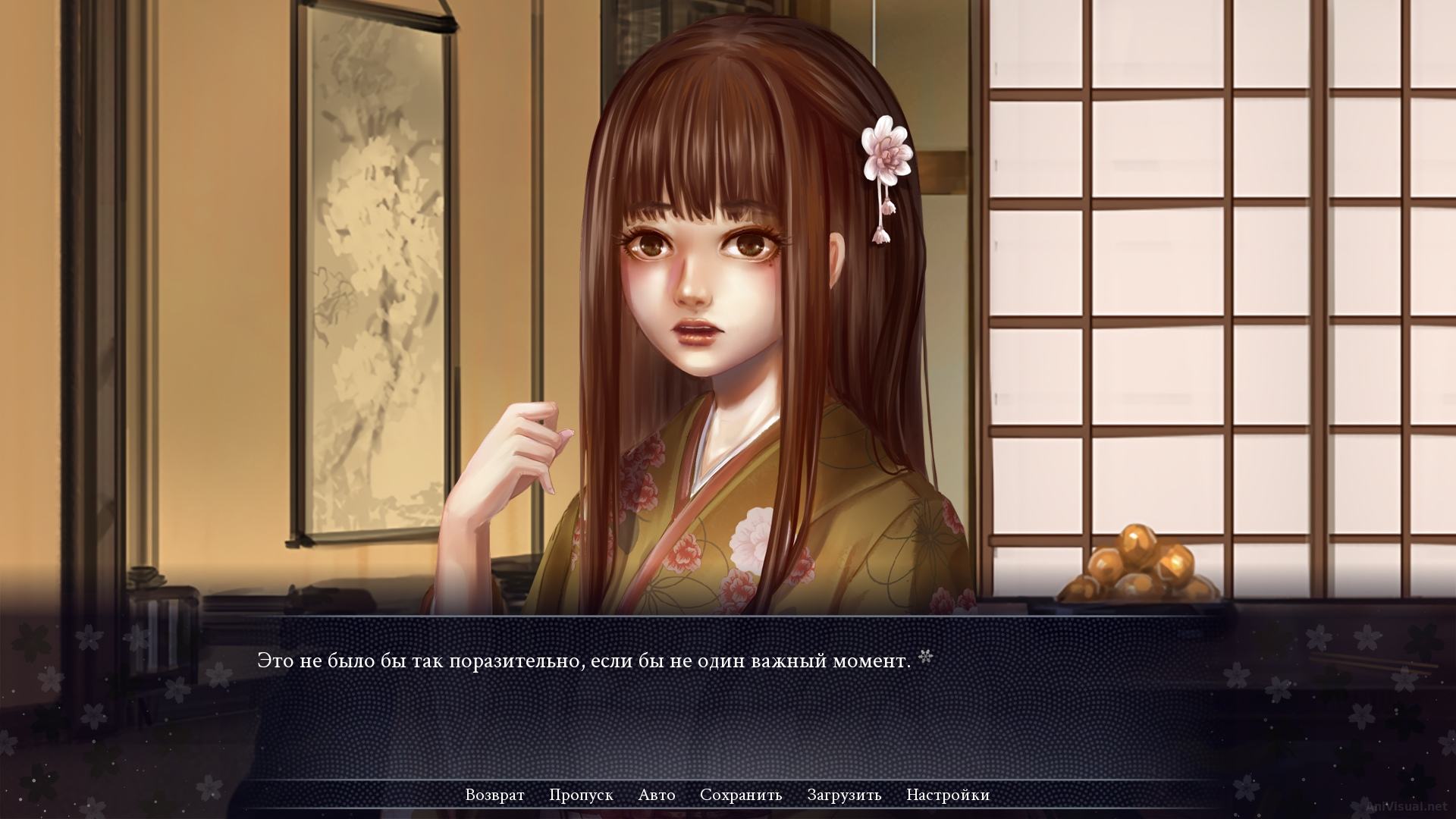The width and height of the screenshot is (1456, 819).
Task: Activate Пропуск to skip read text
Action: click(582, 795)
